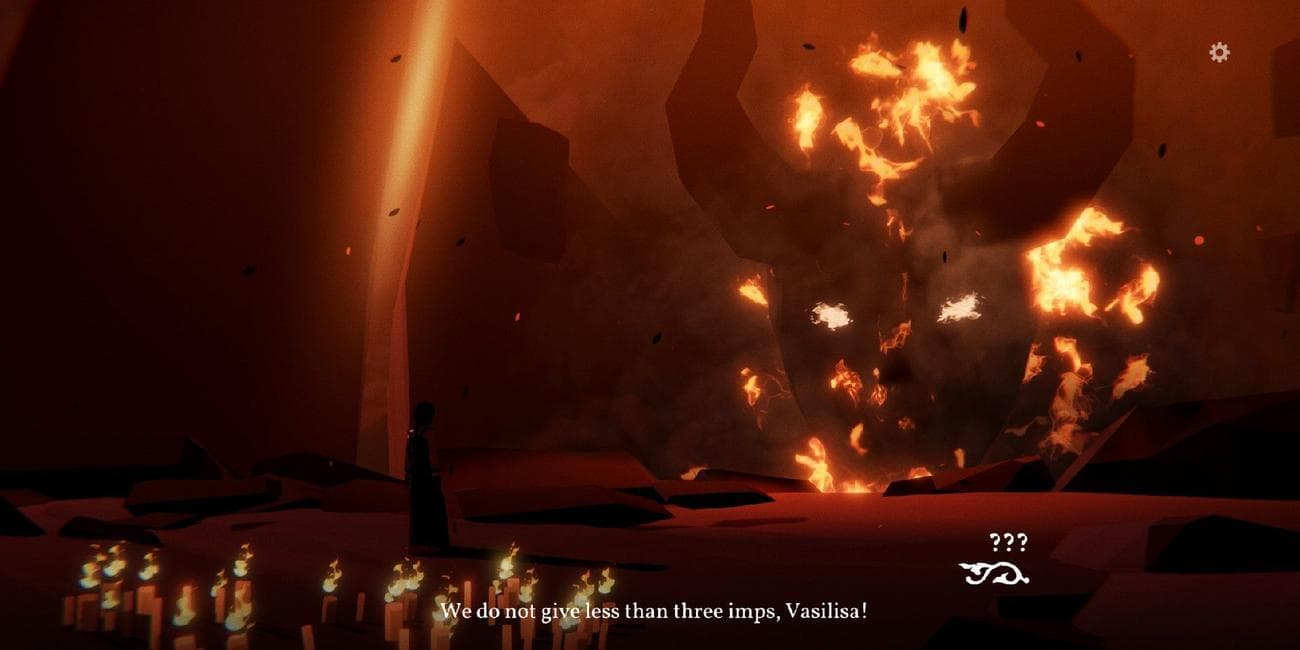Screen dimensions: 1300x650
Task: Open the settings gear icon
Action: click(1219, 52)
